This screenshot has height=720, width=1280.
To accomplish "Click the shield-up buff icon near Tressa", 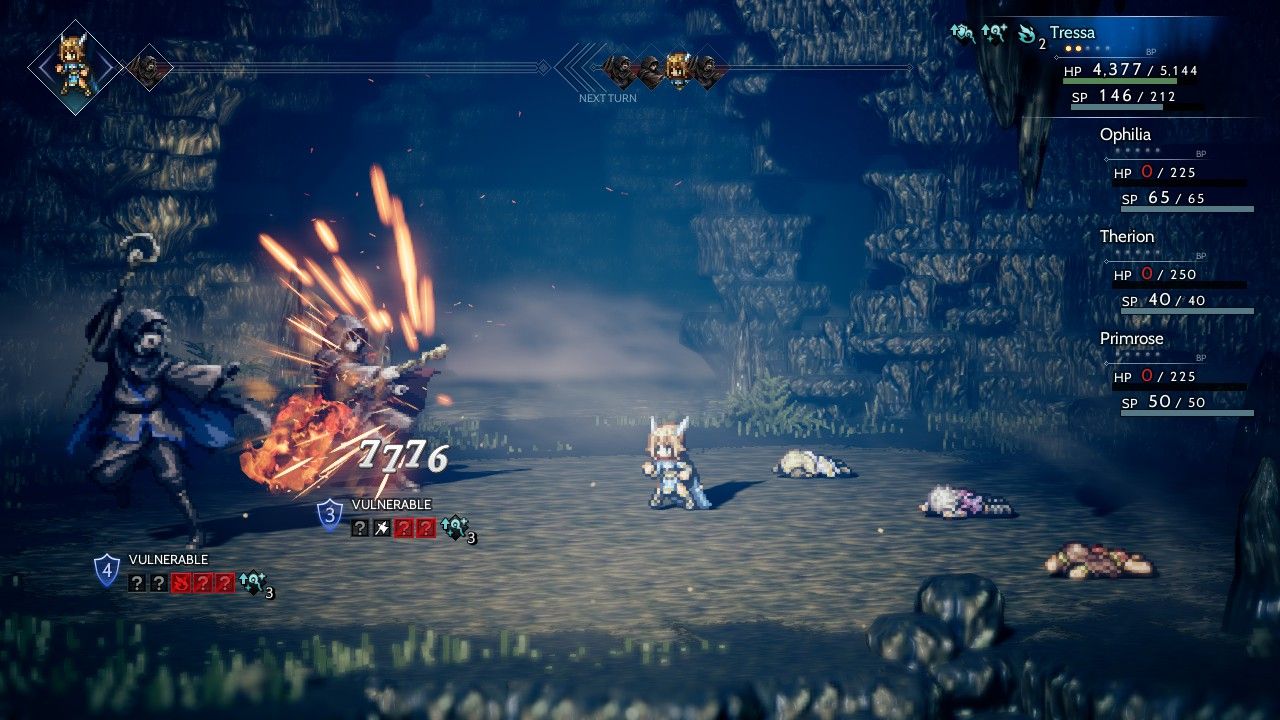I will [x=962, y=34].
